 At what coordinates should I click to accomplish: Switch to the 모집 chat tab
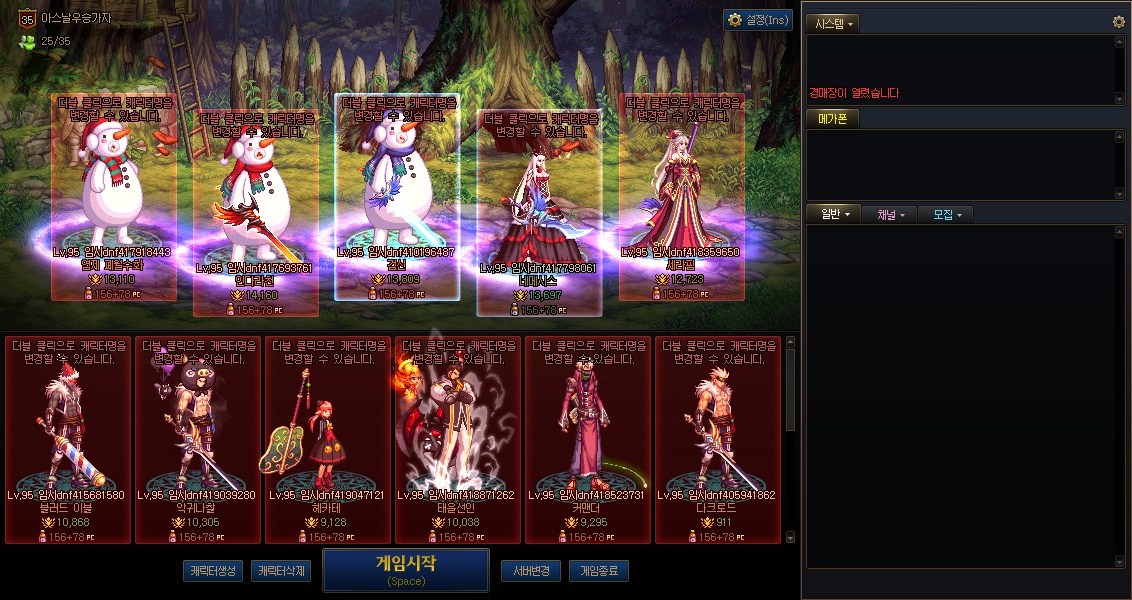click(947, 215)
